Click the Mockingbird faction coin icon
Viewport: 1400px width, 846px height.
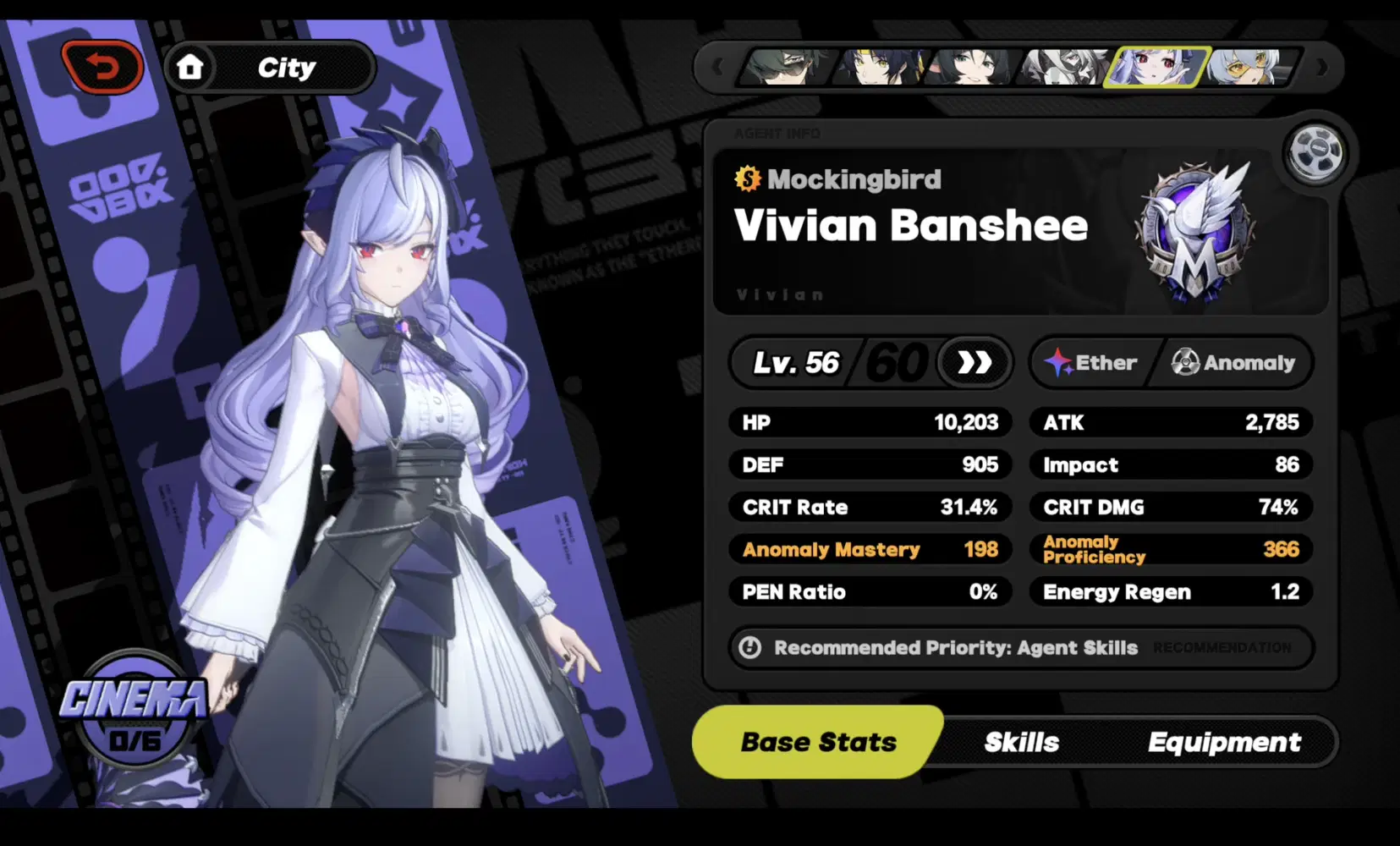(x=748, y=179)
